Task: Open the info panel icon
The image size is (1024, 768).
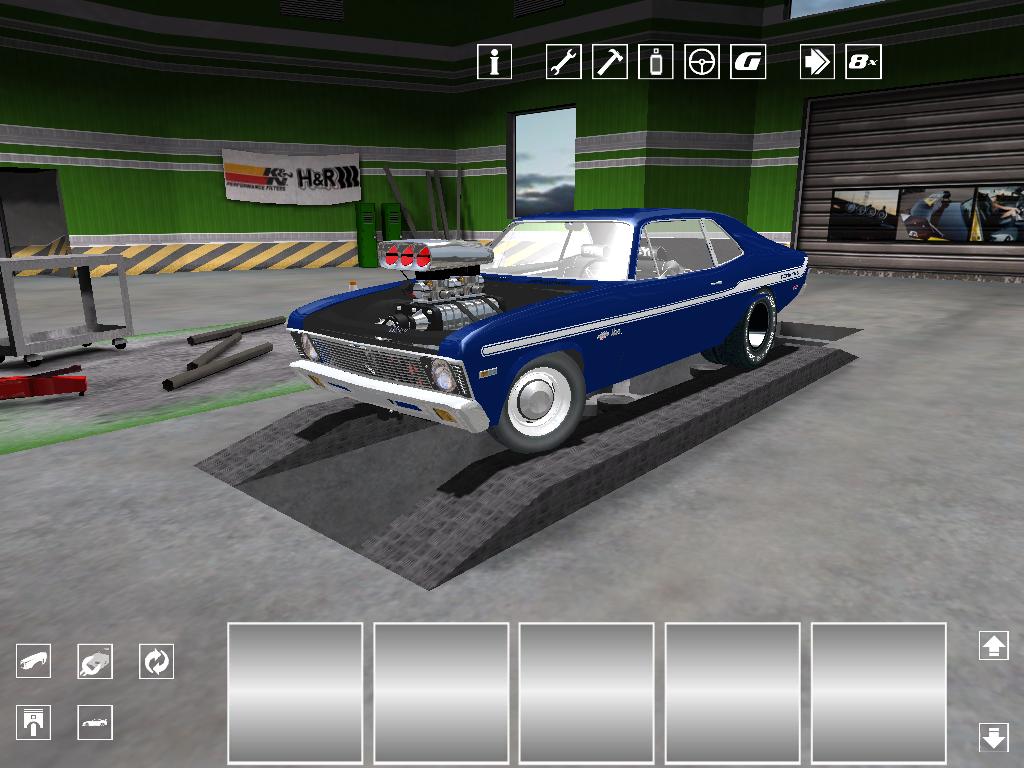Action: pos(494,62)
